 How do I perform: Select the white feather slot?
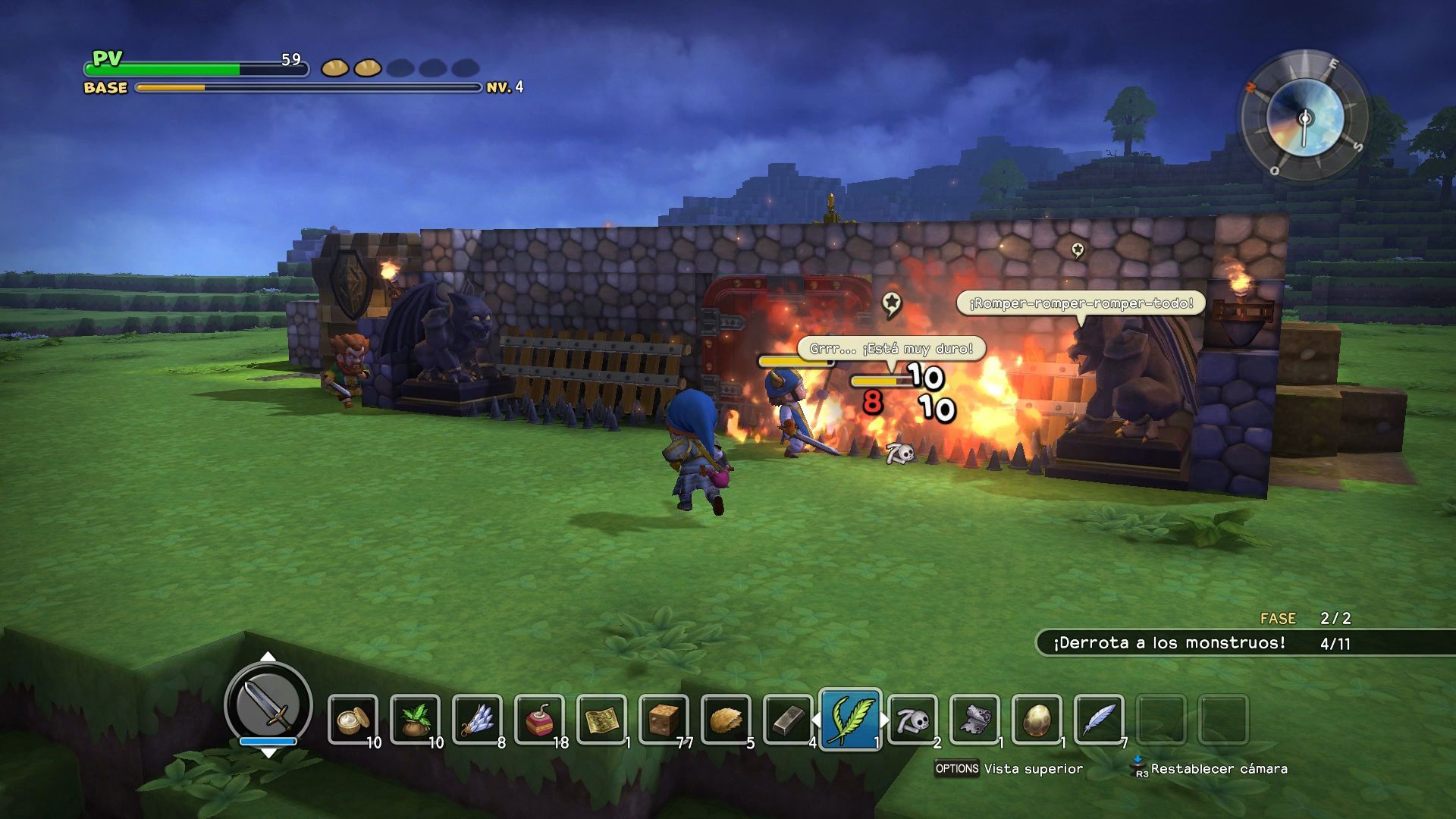pos(1100,719)
